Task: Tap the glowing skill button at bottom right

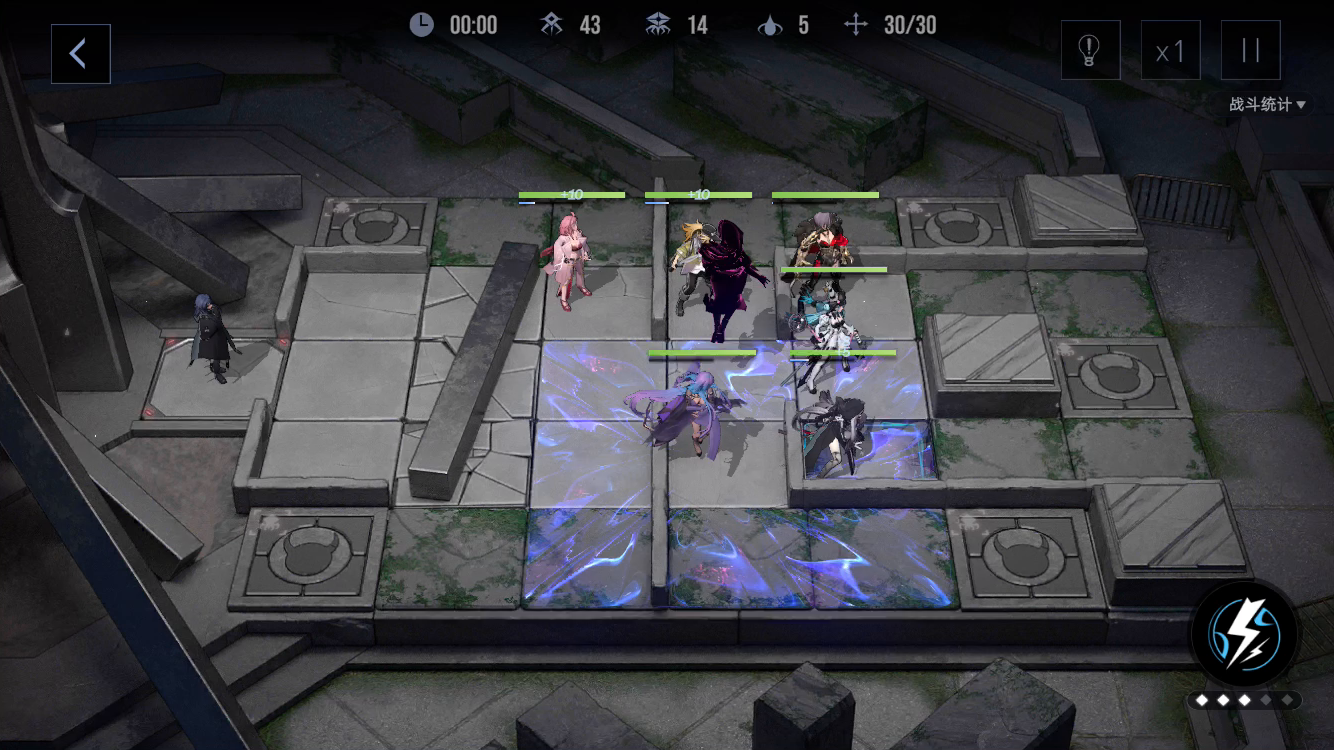Action: coord(1245,632)
